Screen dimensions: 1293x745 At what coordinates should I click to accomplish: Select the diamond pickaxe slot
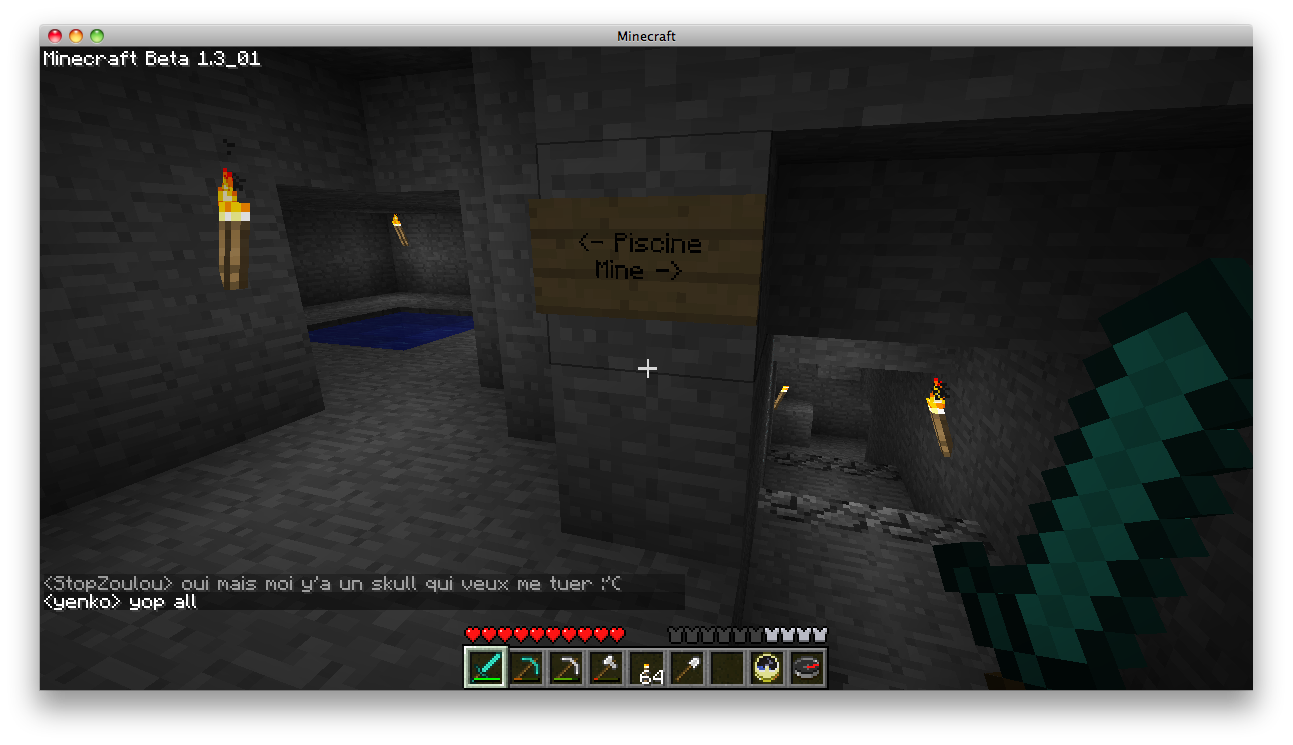click(526, 667)
